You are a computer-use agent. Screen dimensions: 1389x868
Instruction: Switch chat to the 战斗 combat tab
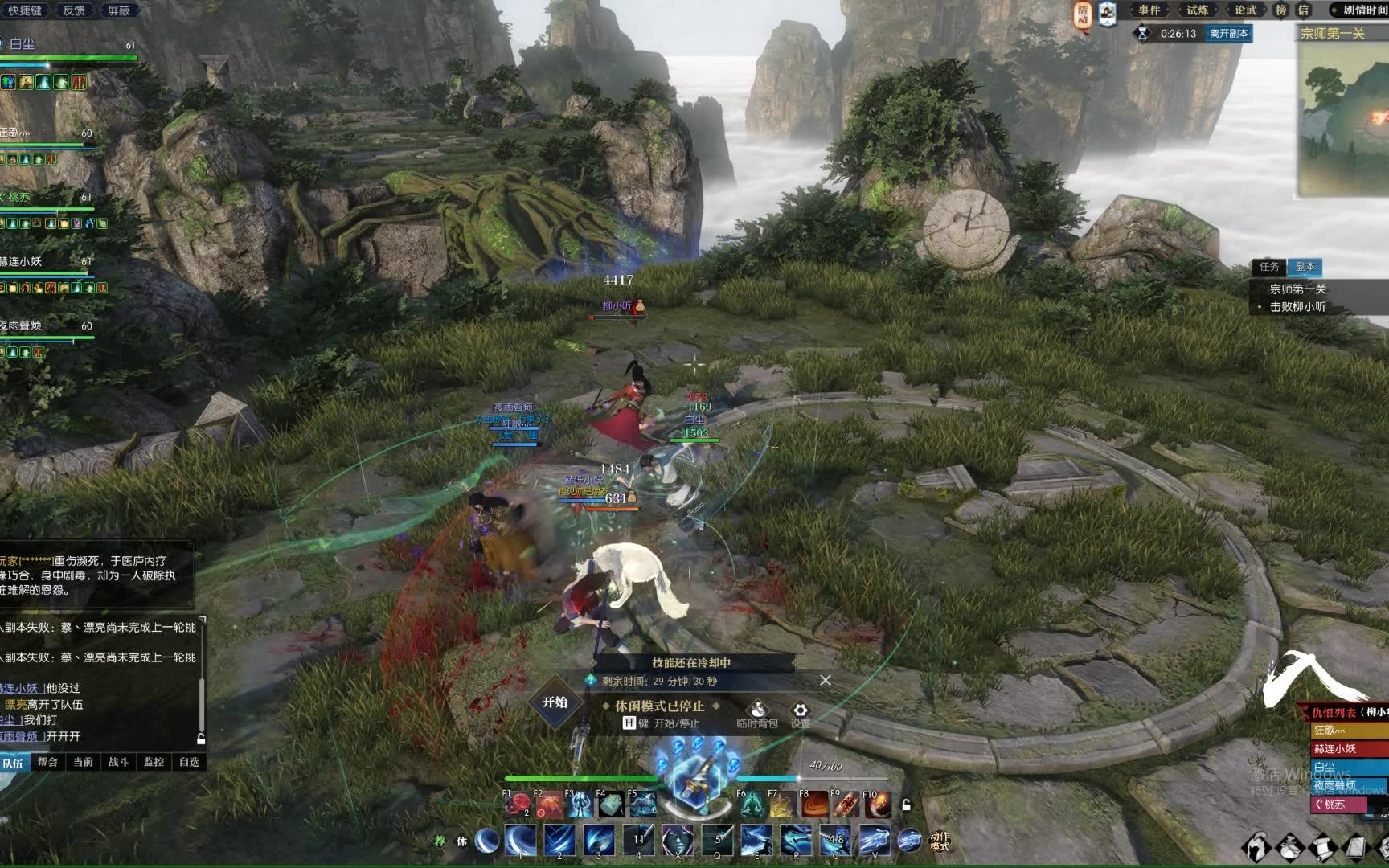tap(118, 762)
